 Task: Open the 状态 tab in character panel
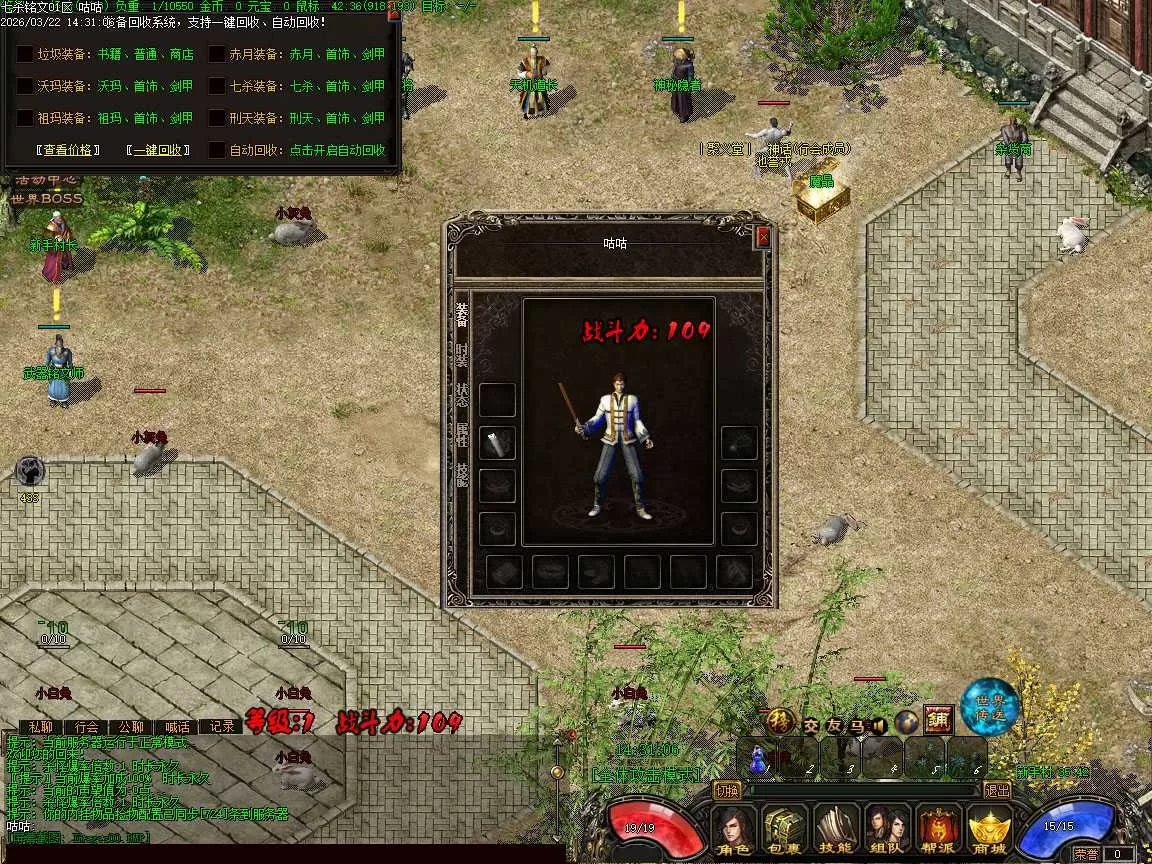click(461, 394)
